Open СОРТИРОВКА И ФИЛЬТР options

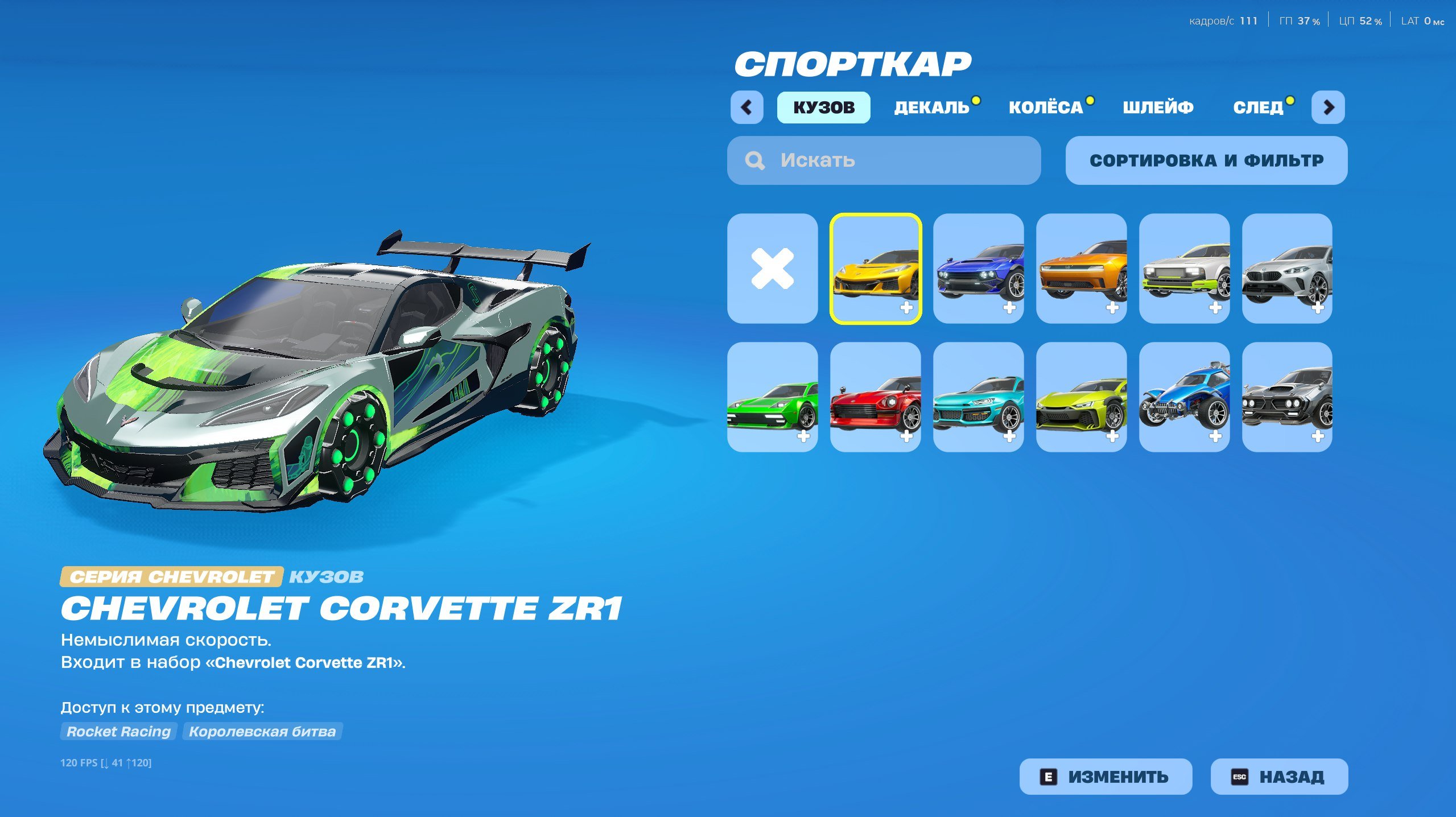1206,160
